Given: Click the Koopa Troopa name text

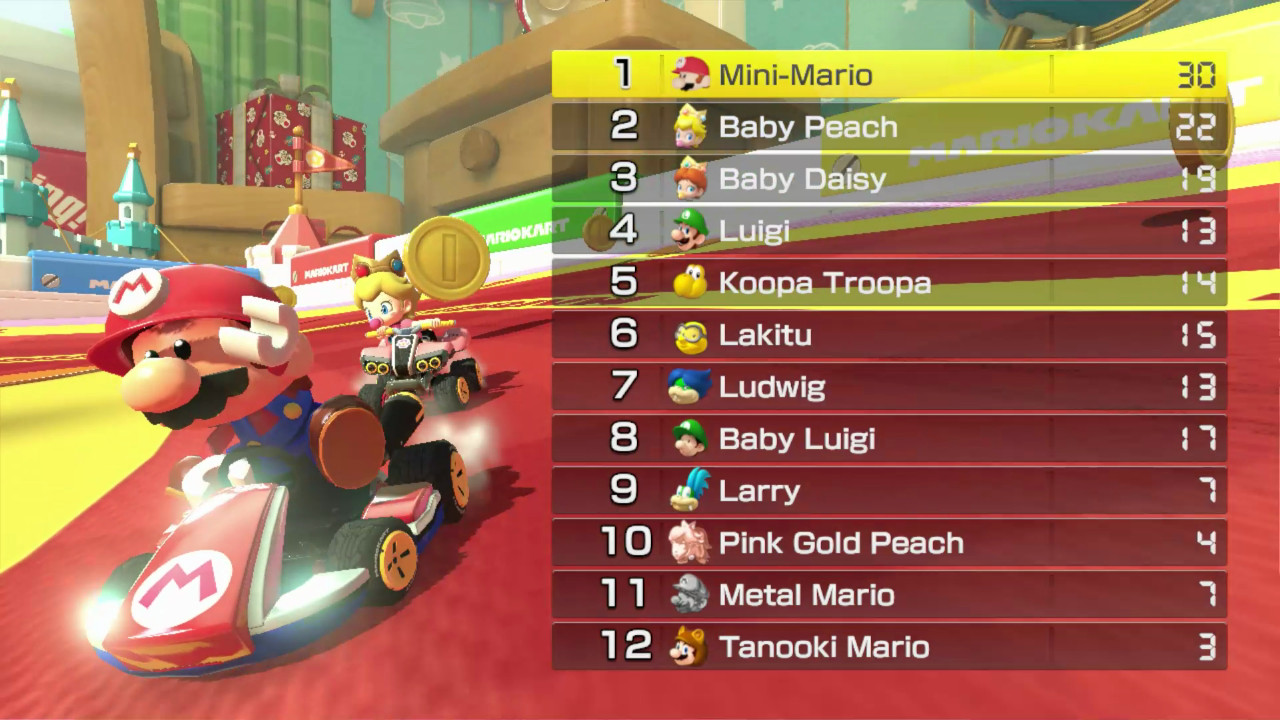Looking at the screenshot, I should (822, 283).
